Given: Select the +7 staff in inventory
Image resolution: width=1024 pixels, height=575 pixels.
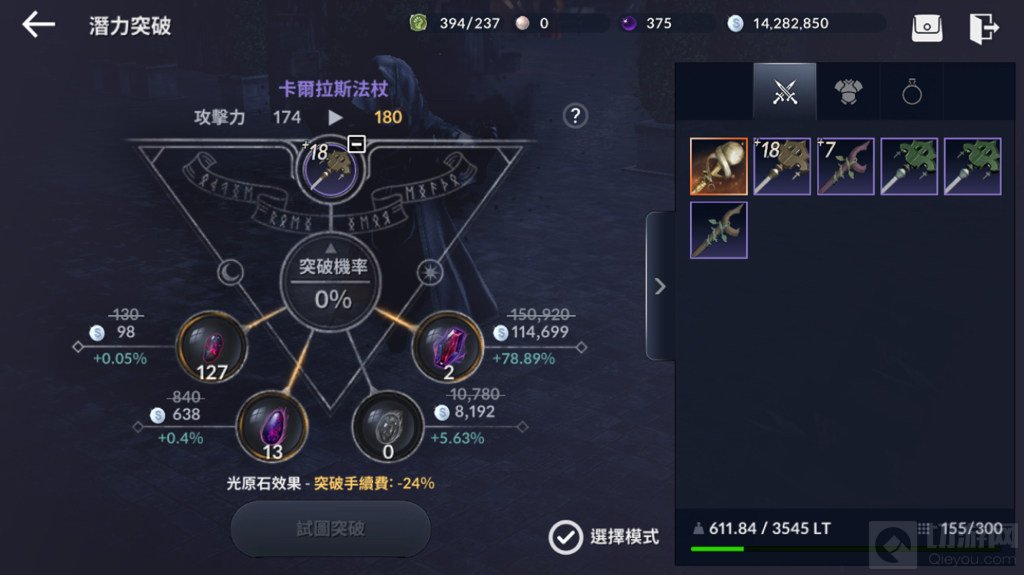Looking at the screenshot, I should pos(846,166).
